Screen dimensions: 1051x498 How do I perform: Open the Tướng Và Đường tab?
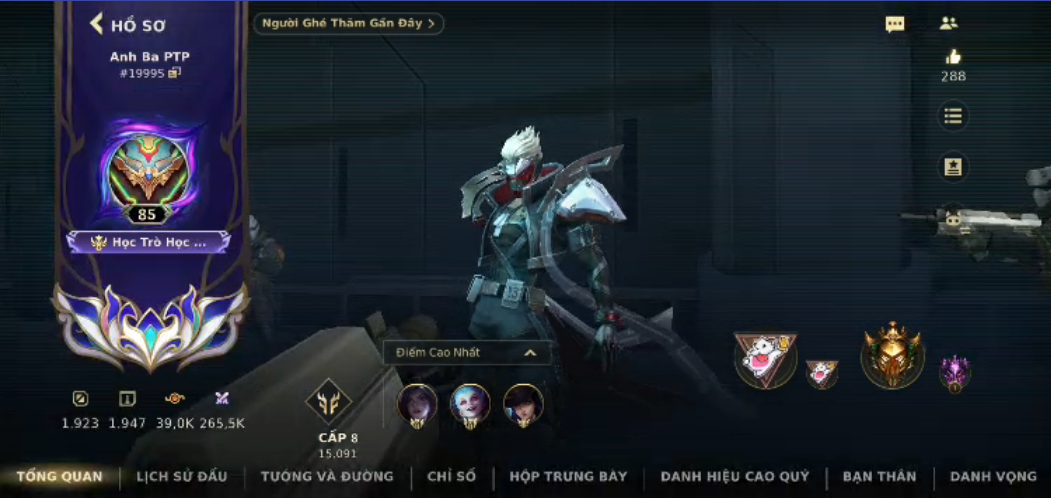[327, 477]
